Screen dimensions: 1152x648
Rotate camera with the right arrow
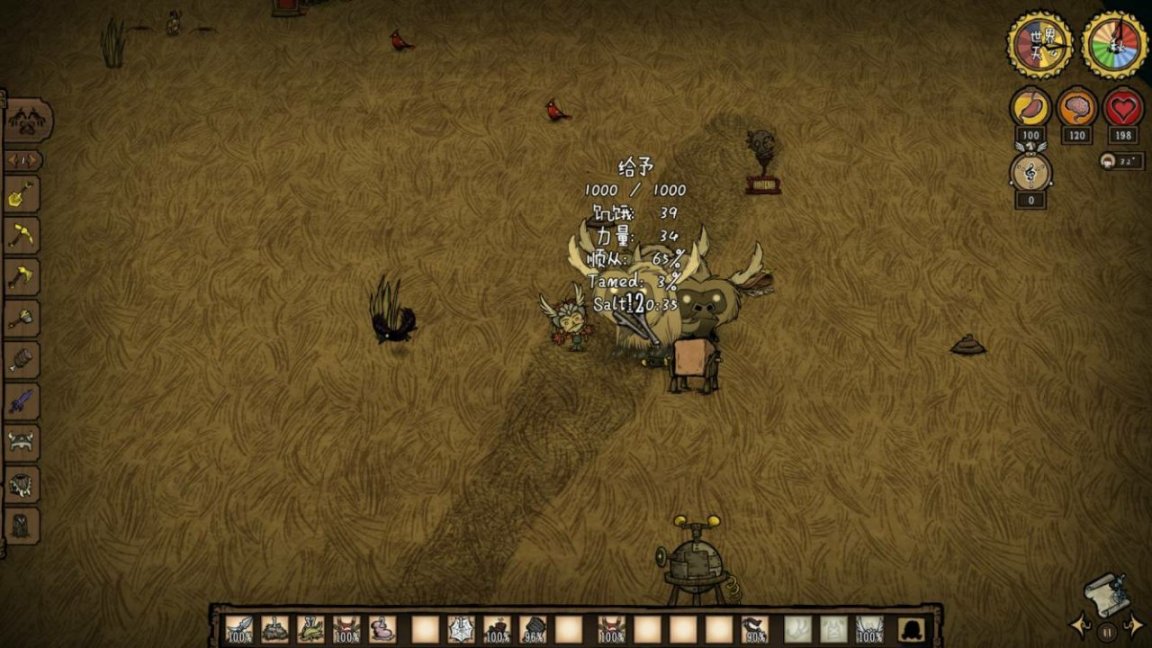coord(1134,626)
